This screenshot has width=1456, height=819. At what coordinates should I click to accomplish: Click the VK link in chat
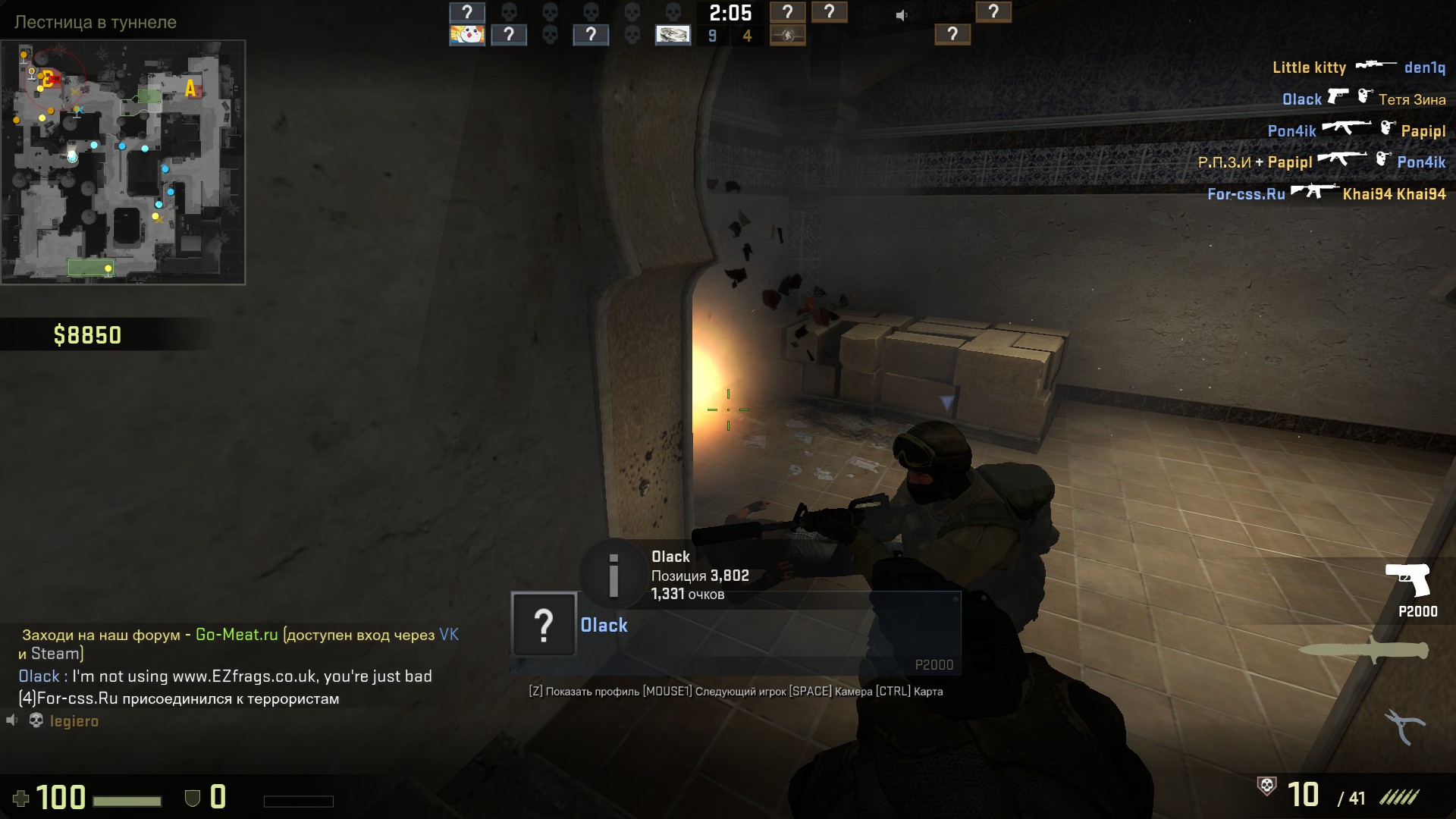tap(449, 635)
